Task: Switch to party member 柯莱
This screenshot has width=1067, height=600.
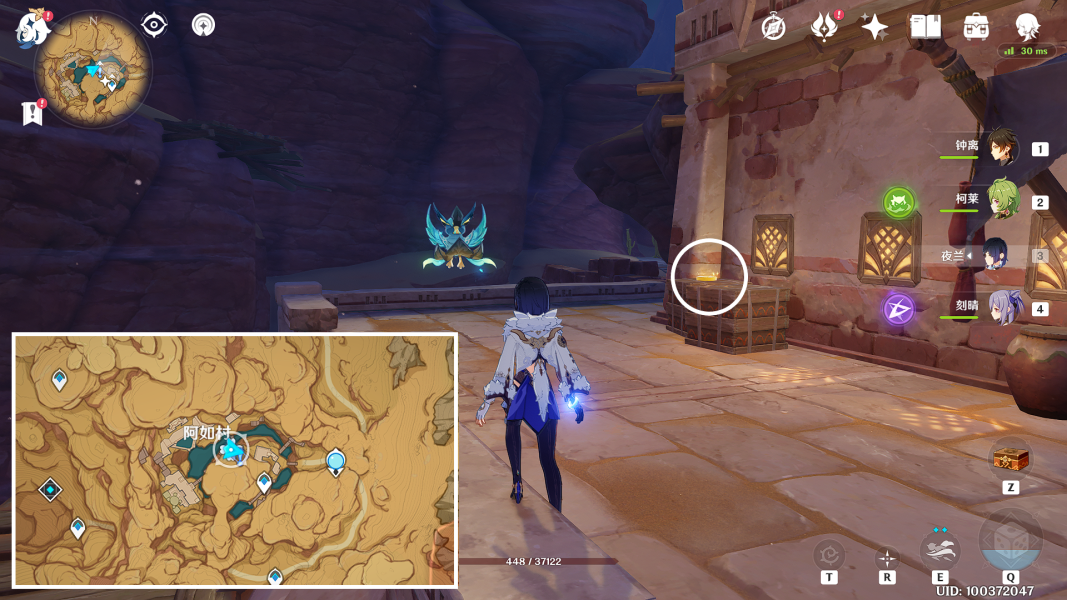Action: point(1002,201)
